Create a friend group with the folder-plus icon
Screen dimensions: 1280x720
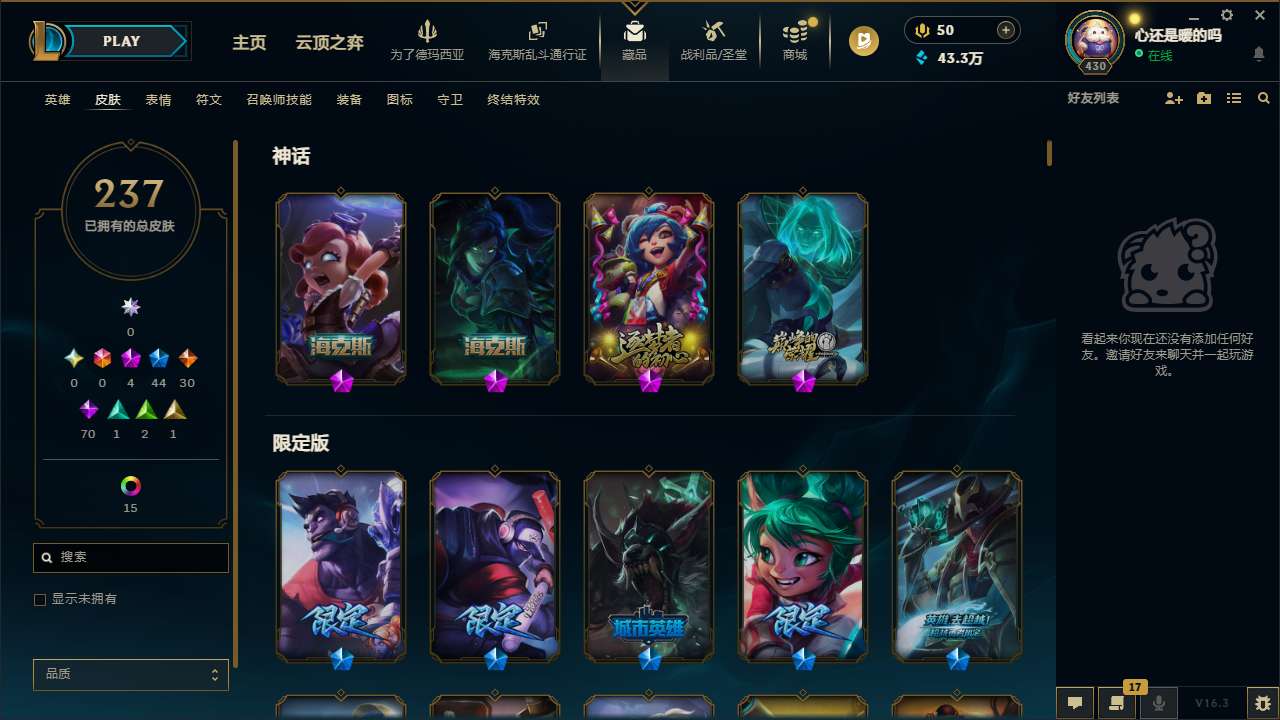click(x=1203, y=98)
